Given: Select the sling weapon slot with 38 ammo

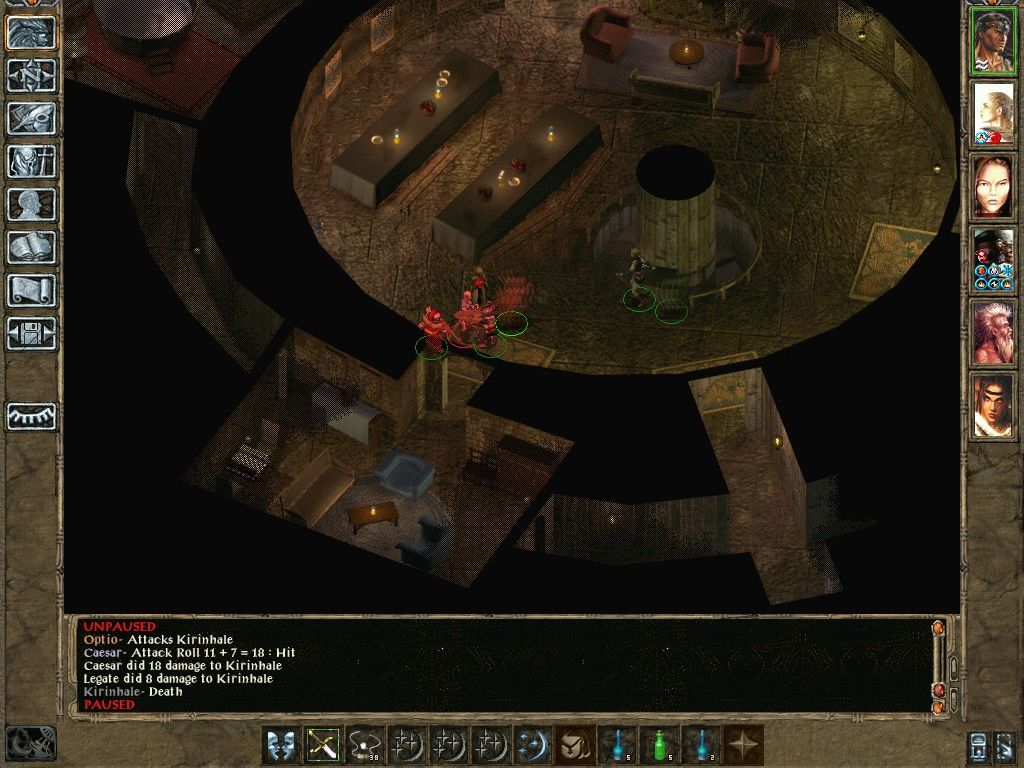Looking at the screenshot, I should (x=365, y=745).
